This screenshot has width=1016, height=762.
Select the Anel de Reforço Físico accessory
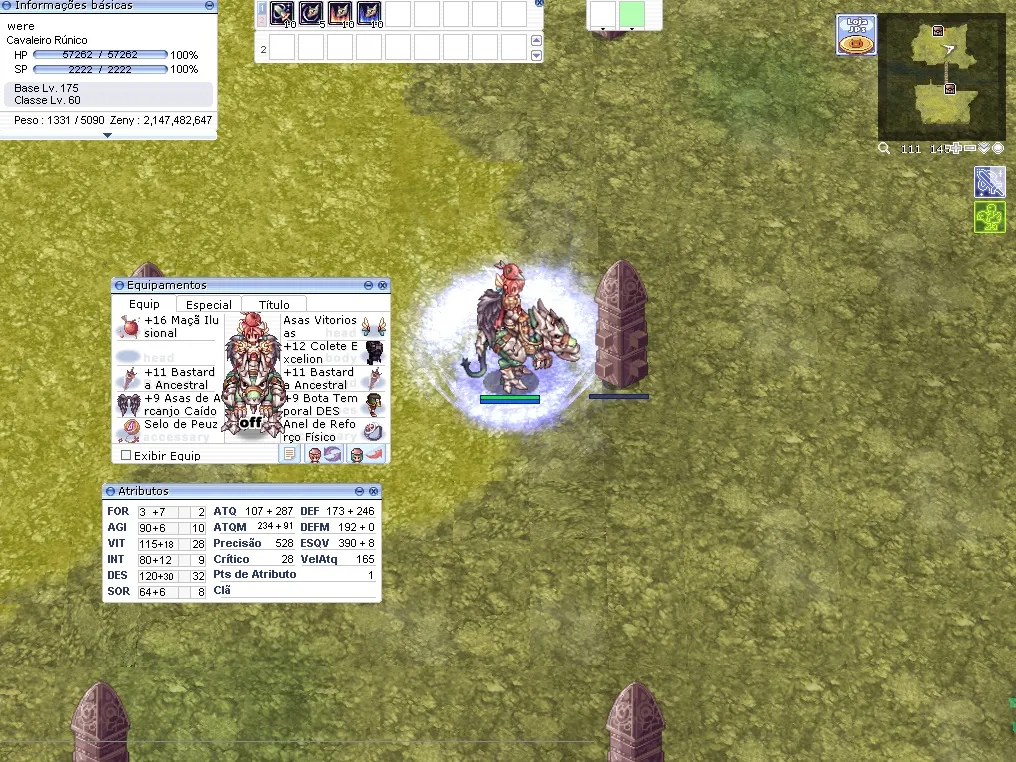coord(374,430)
